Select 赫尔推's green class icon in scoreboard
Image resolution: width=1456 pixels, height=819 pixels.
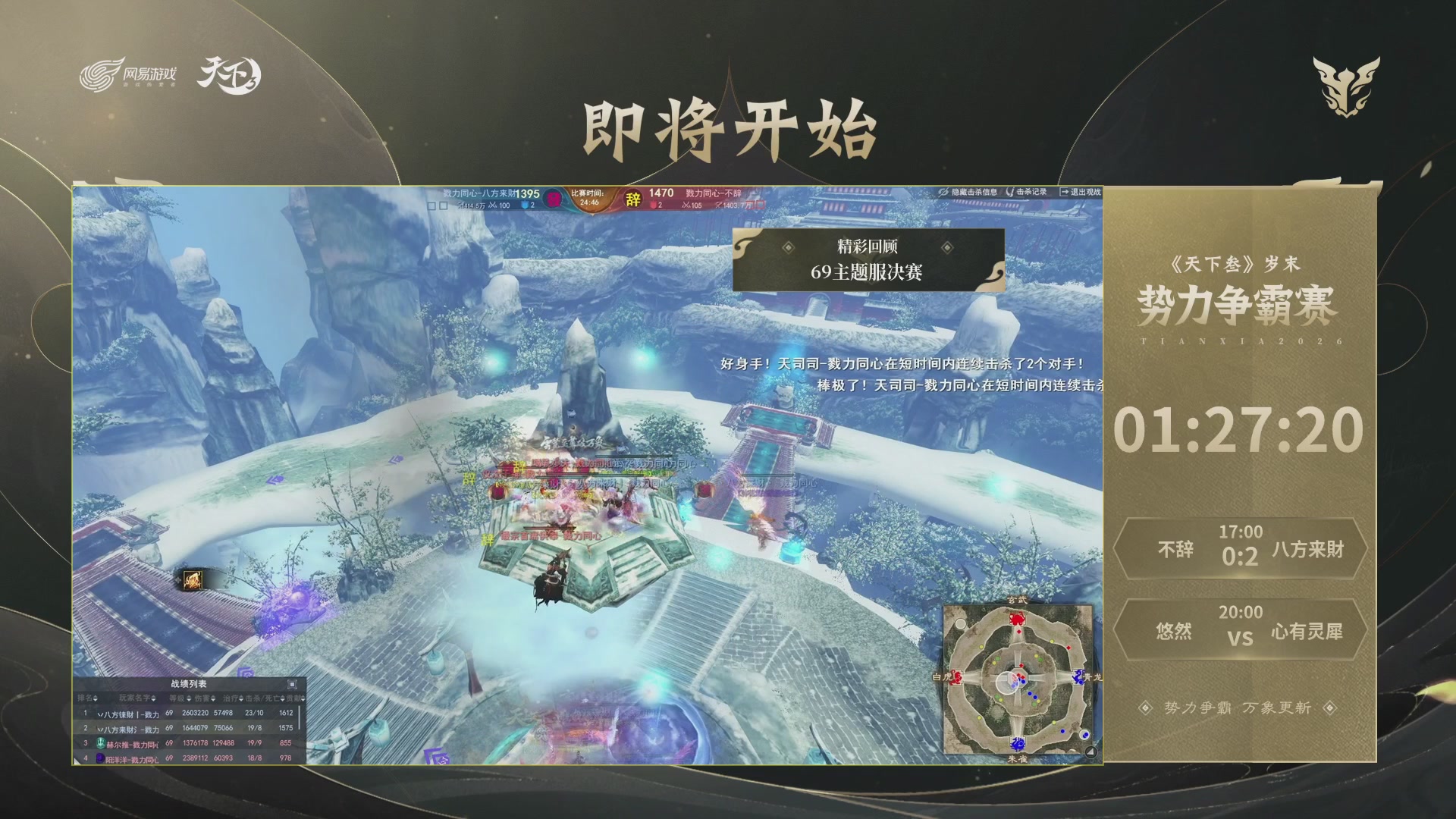pyautogui.click(x=102, y=744)
